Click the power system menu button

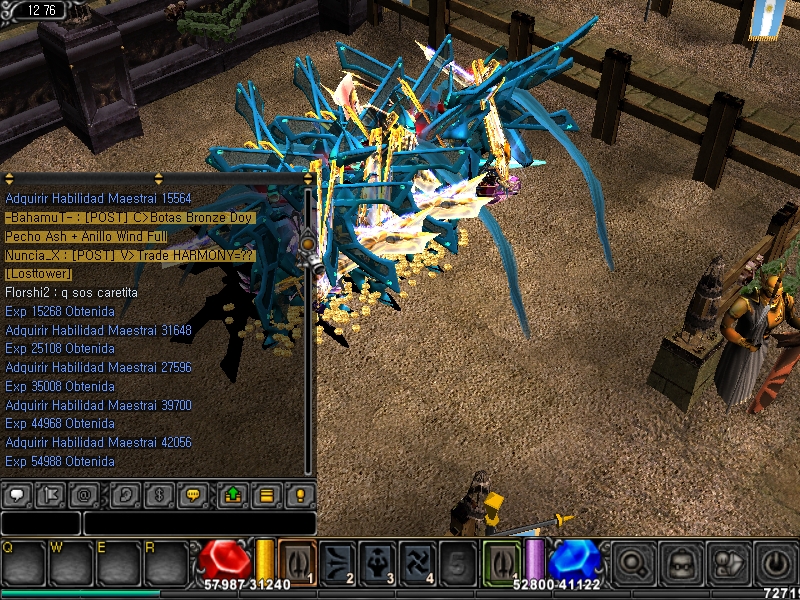coord(775,561)
